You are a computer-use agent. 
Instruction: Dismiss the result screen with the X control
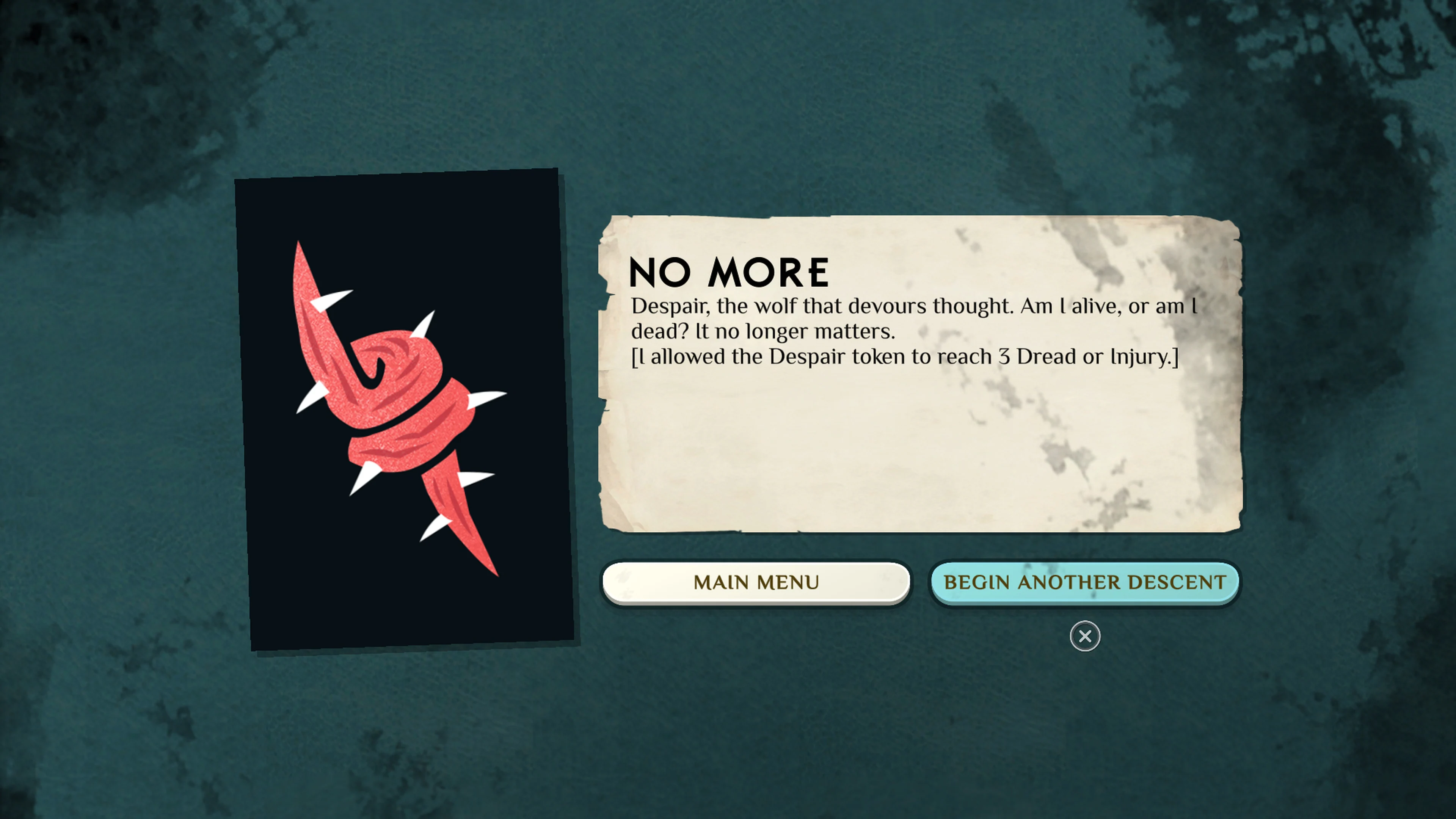1085,637
